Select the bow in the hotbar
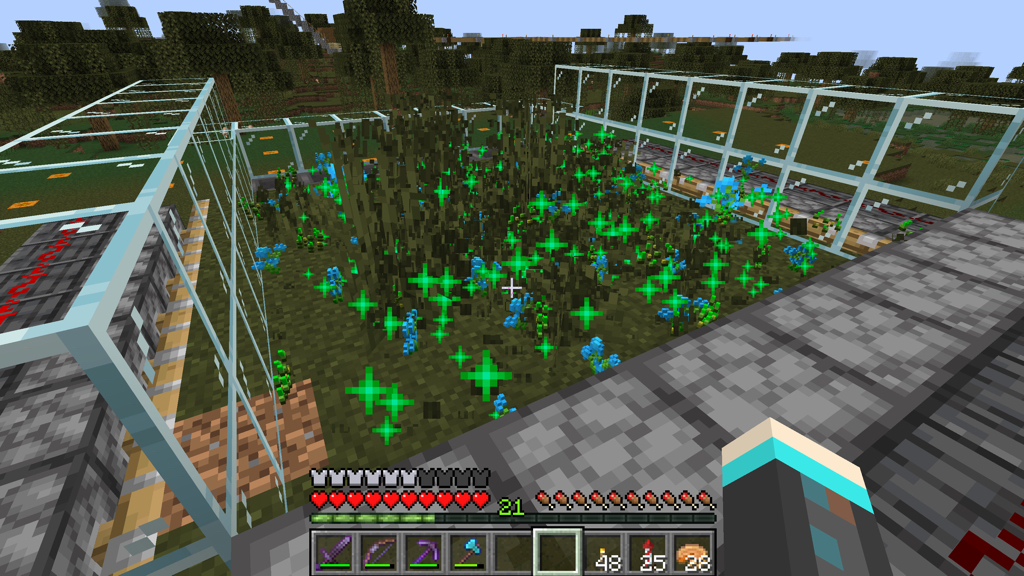Screen dimensions: 1024x576 tap(378, 551)
